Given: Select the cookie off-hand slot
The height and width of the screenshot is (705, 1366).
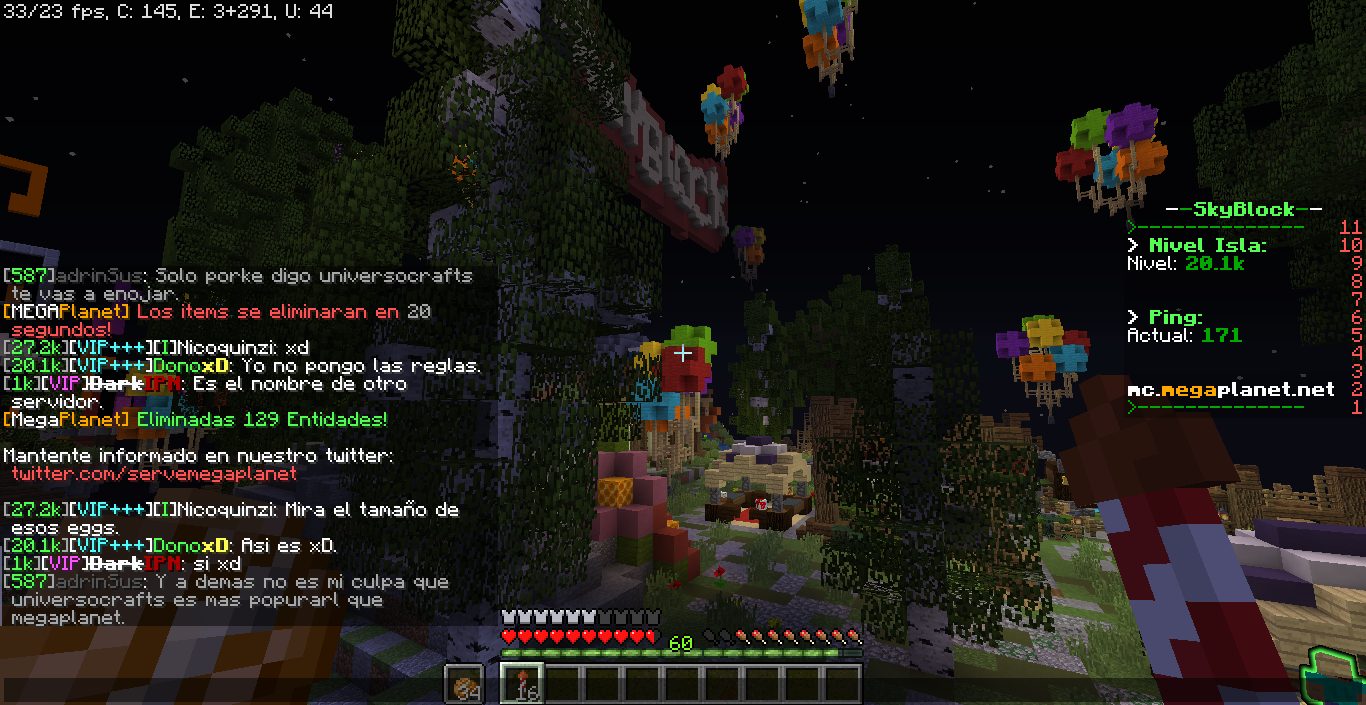Looking at the screenshot, I should click(x=463, y=684).
